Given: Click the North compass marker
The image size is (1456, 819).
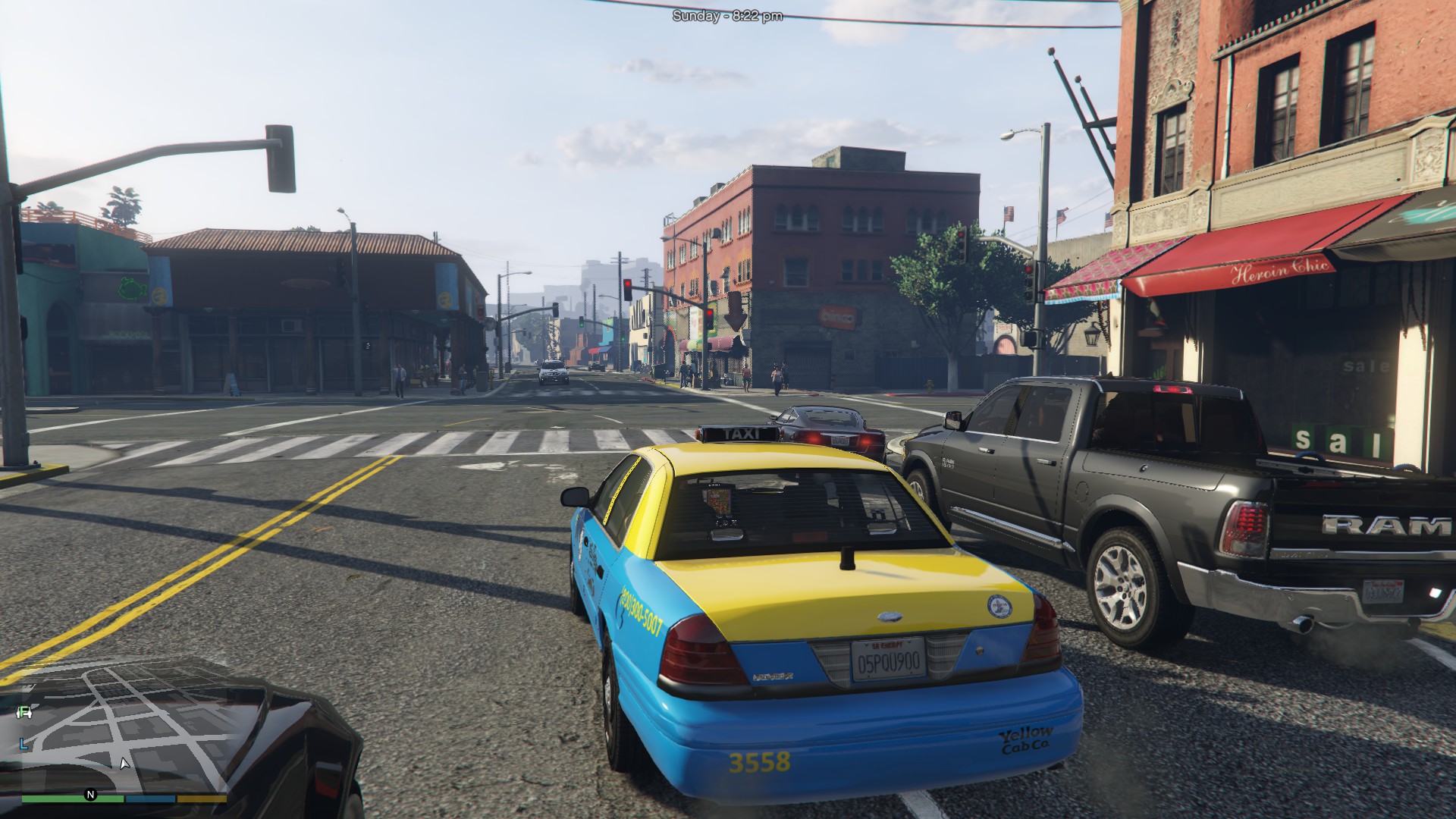Looking at the screenshot, I should (x=91, y=795).
